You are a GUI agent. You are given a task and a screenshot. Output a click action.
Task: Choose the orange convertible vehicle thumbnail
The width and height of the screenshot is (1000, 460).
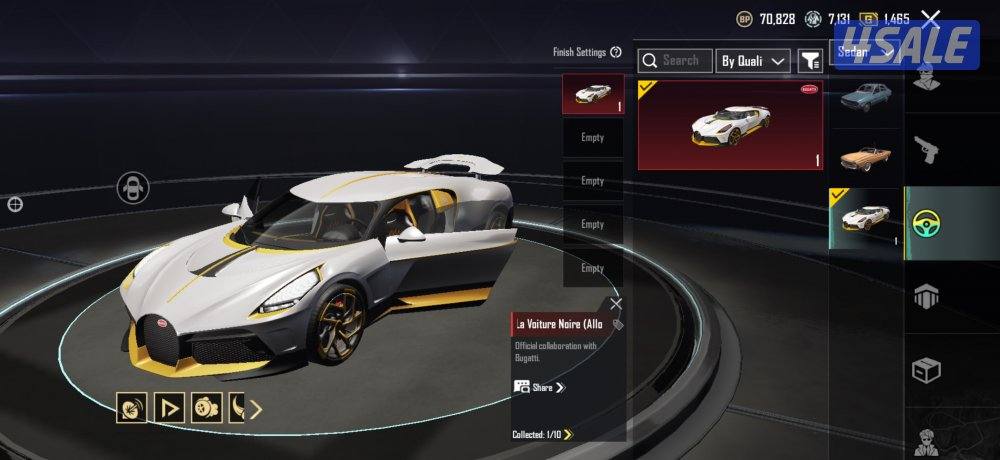coord(866,156)
